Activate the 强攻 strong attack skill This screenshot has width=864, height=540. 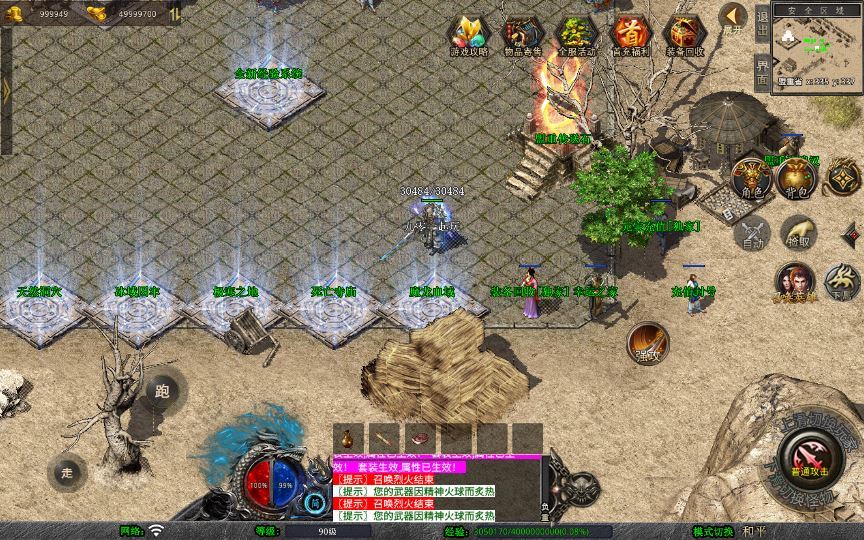pos(647,342)
